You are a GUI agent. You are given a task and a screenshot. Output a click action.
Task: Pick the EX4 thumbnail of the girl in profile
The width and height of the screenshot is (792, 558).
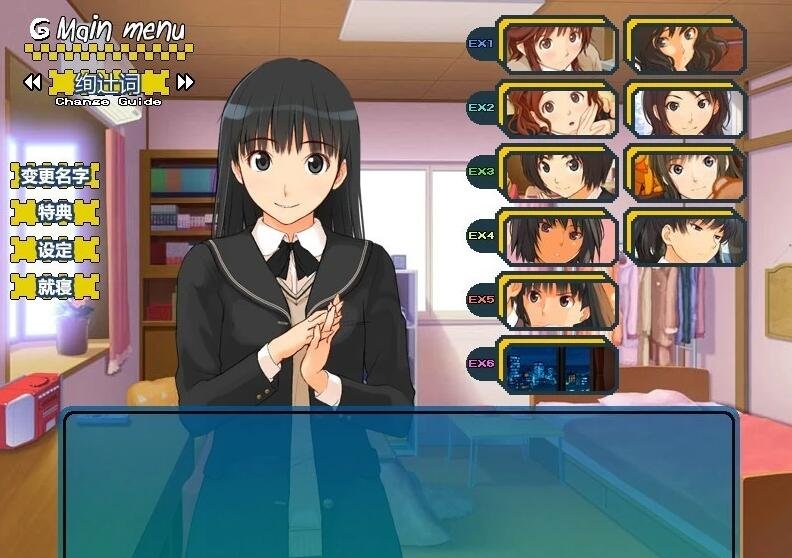tap(685, 237)
